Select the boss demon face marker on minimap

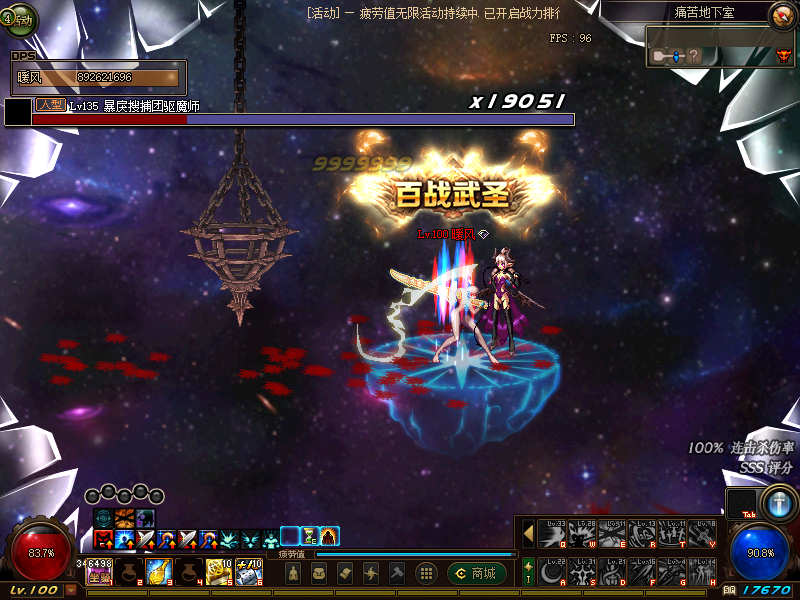(783, 57)
